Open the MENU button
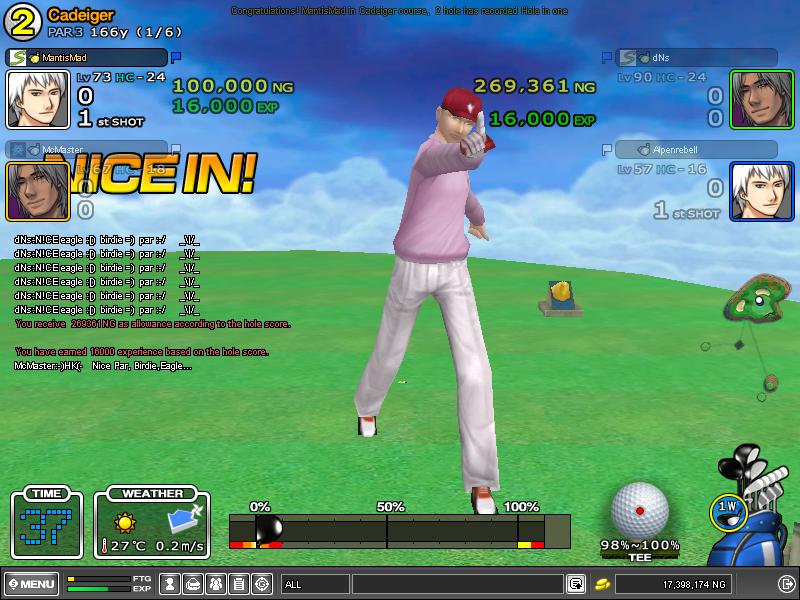 tap(31, 583)
